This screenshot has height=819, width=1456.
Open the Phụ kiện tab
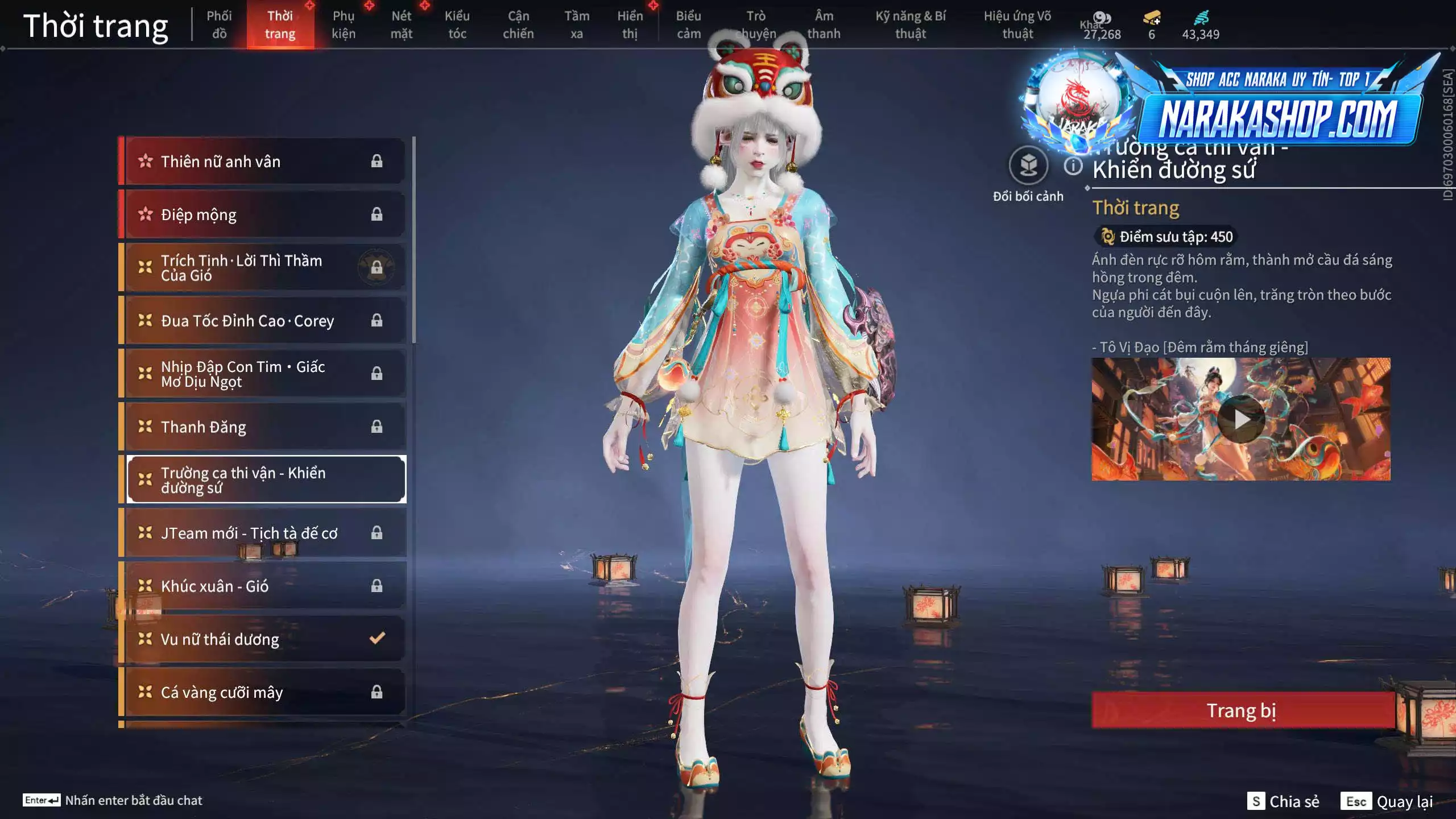click(344, 25)
